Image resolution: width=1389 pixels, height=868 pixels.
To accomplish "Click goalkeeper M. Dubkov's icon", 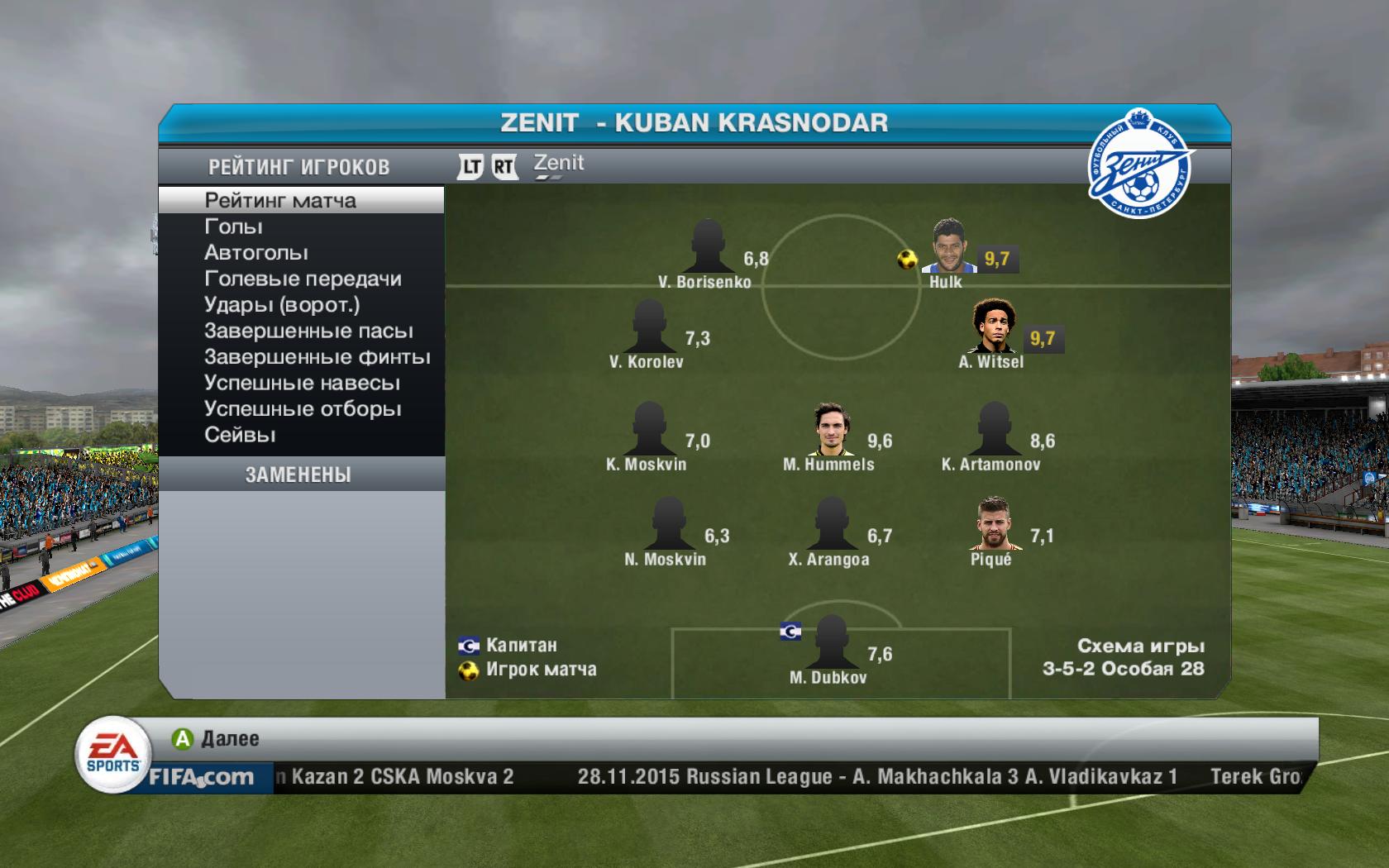I will (x=831, y=642).
